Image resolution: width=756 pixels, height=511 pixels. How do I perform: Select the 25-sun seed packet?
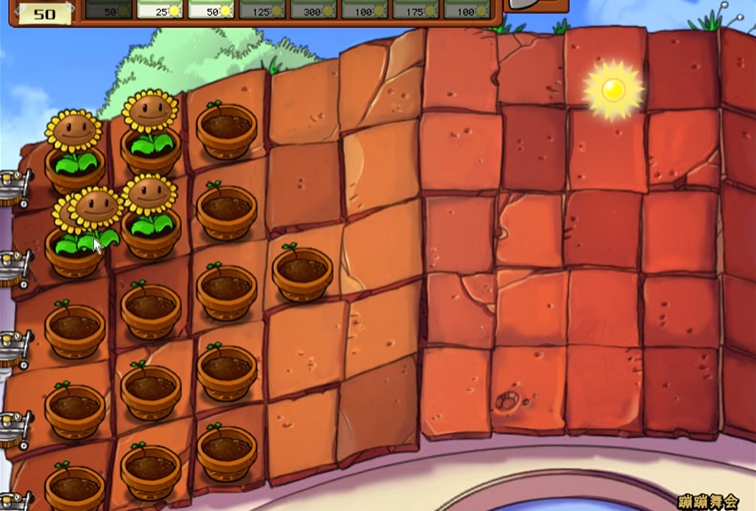coord(159,9)
